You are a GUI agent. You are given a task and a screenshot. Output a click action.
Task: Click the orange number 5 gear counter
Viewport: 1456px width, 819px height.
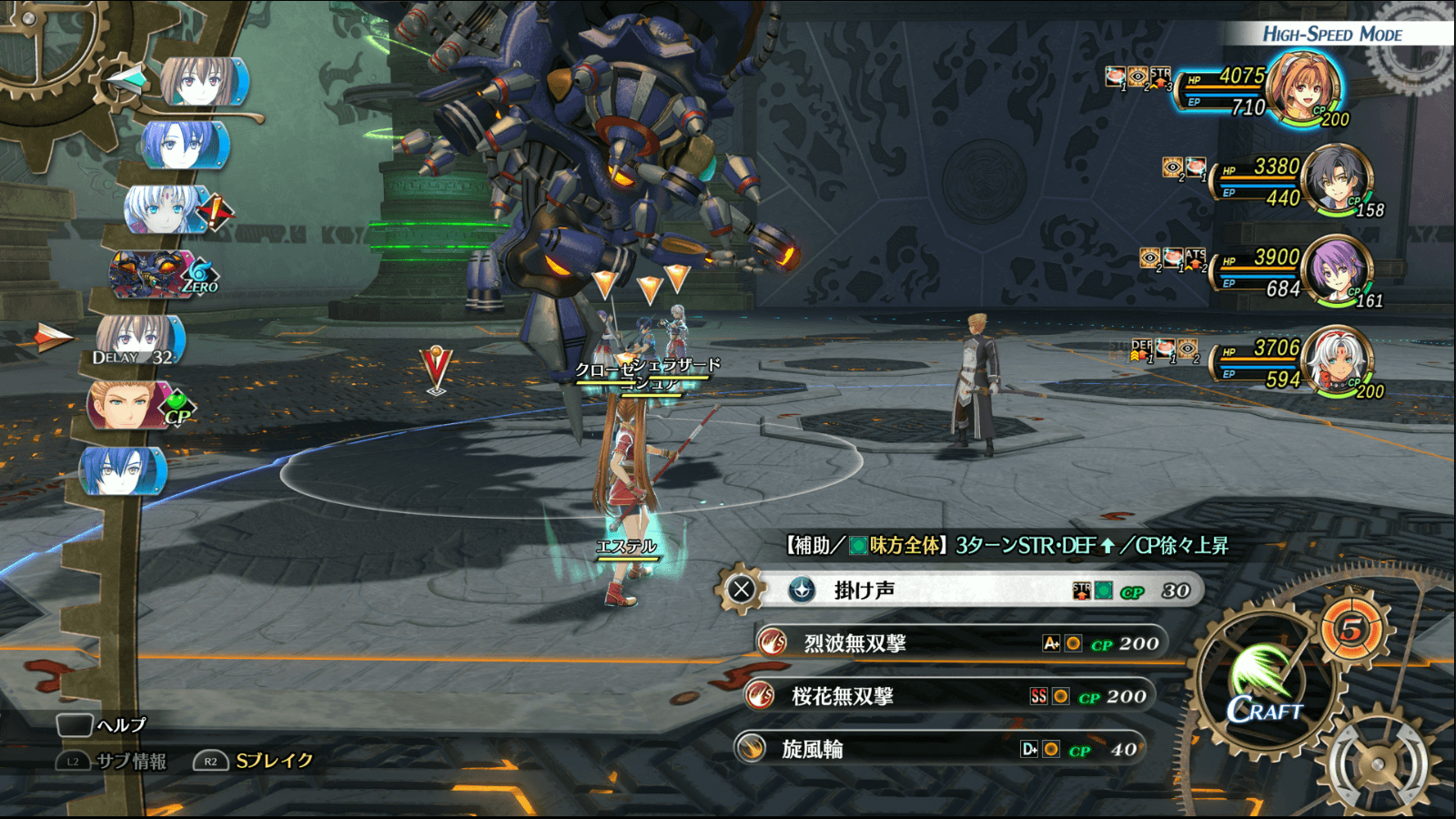pos(1351,629)
